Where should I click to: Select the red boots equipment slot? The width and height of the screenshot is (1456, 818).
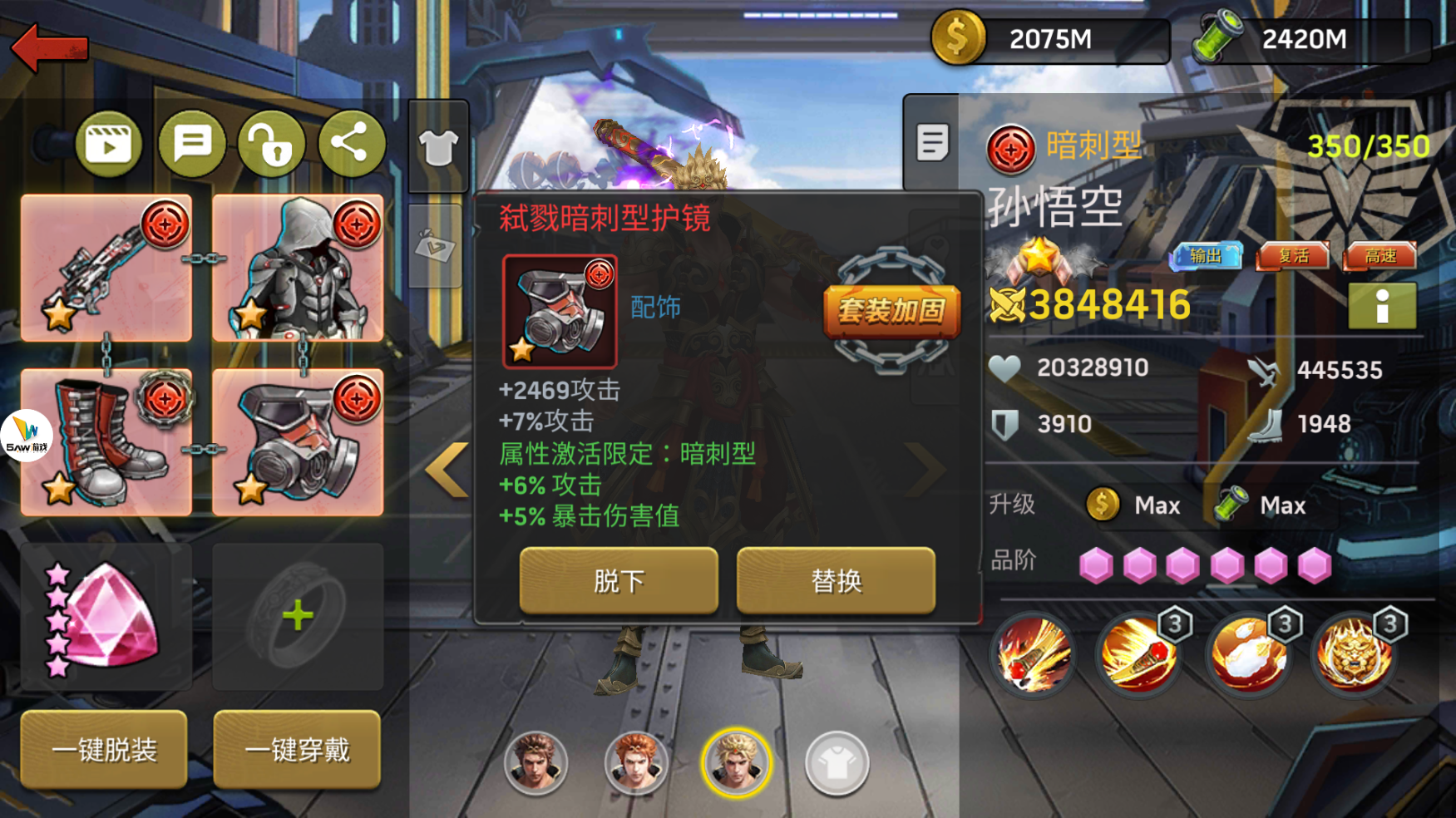[x=106, y=442]
